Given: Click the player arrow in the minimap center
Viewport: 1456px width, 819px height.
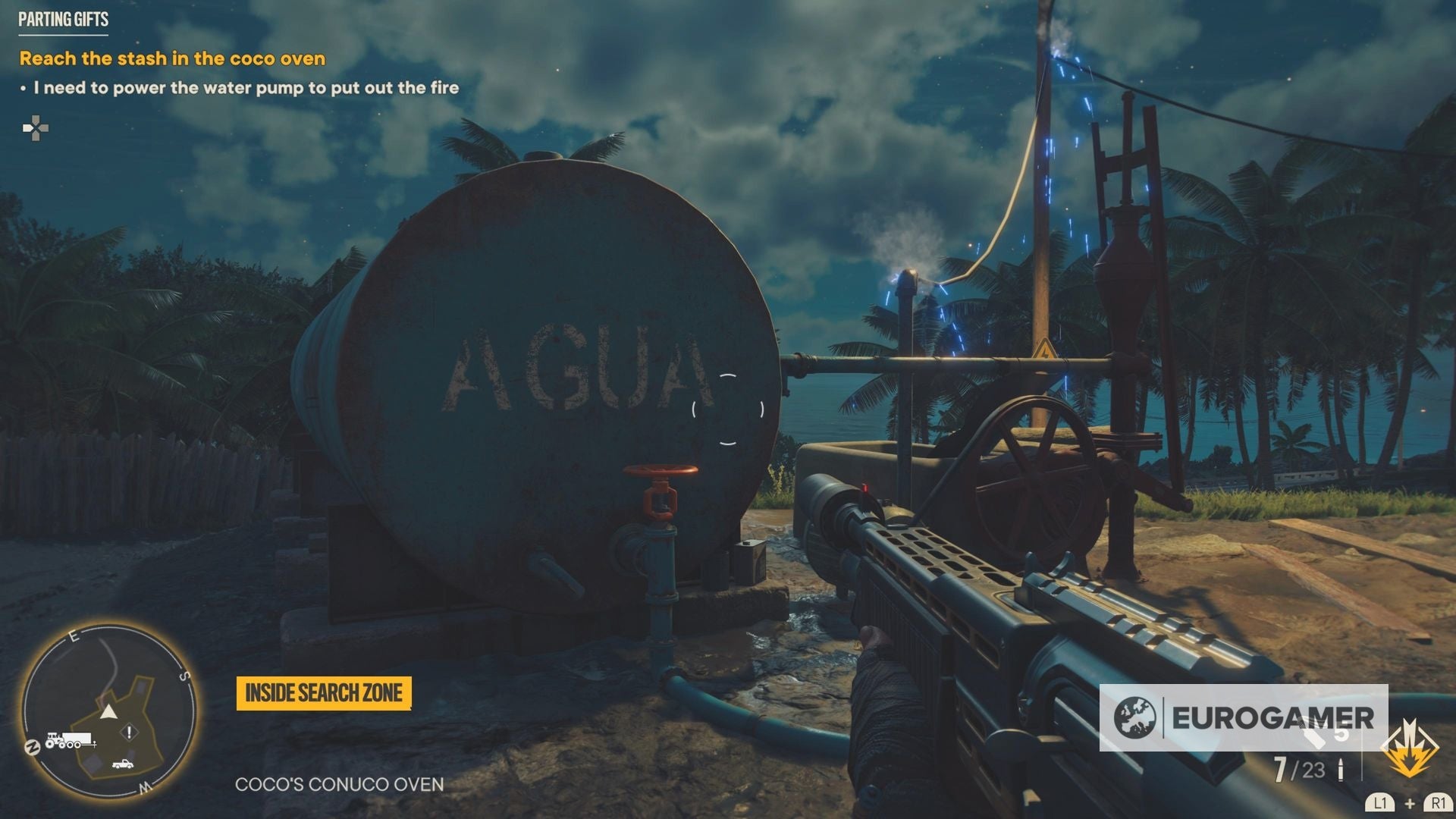Looking at the screenshot, I should click(108, 711).
